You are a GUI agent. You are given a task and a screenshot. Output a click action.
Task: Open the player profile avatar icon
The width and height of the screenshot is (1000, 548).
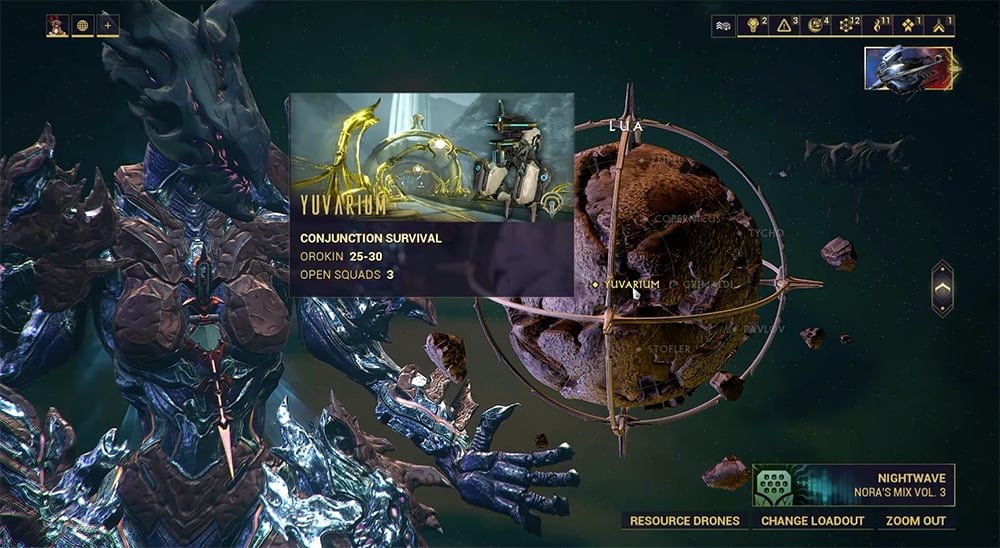(57, 26)
